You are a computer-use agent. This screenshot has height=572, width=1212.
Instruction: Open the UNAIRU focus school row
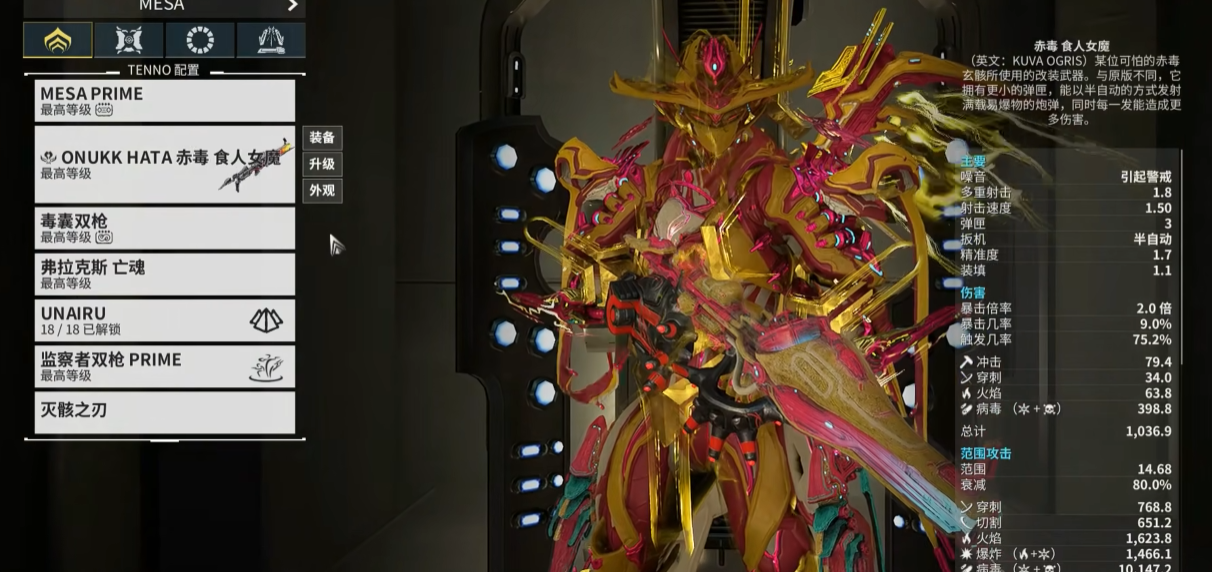tap(165, 320)
